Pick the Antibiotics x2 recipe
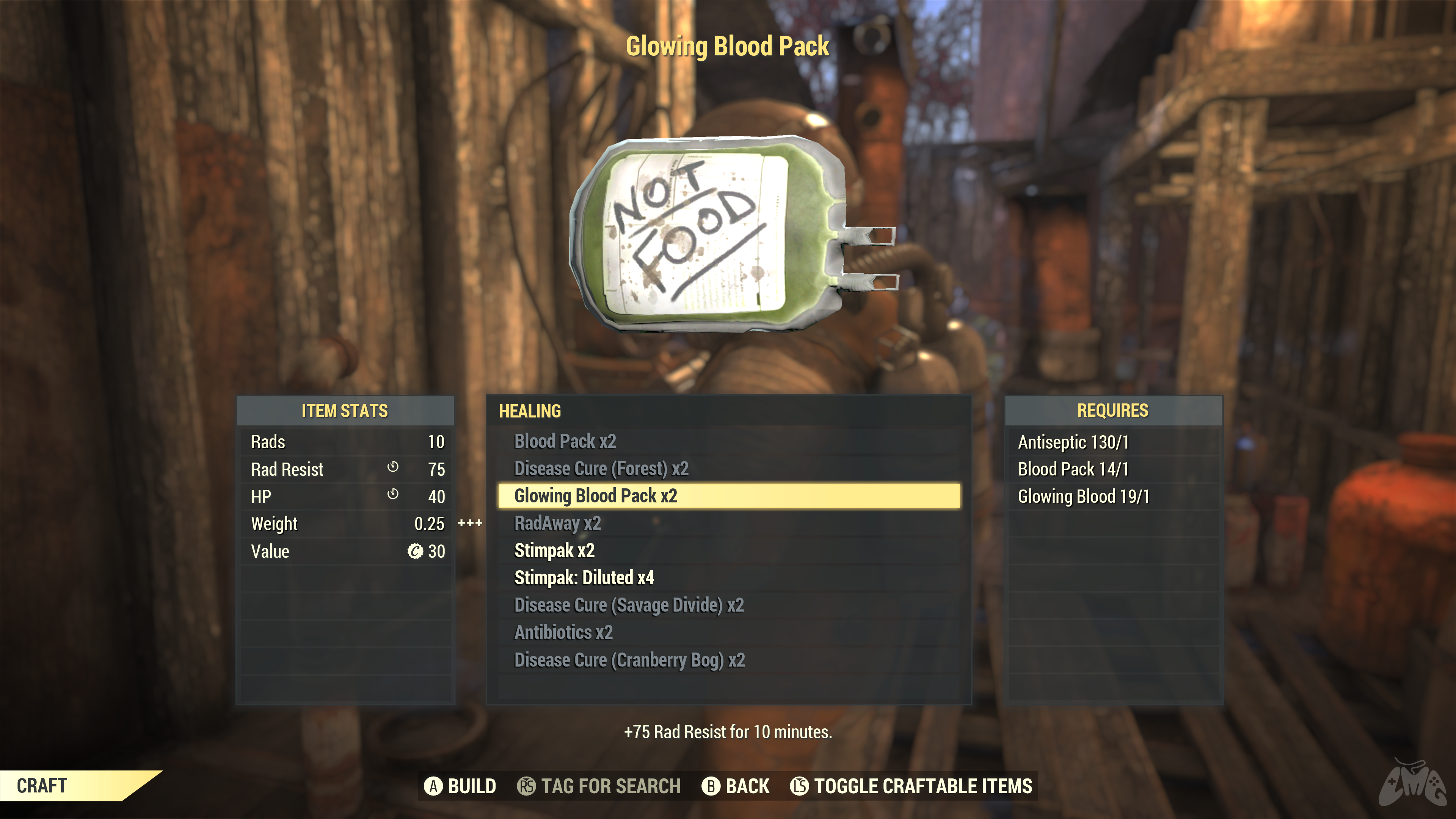 click(x=563, y=632)
